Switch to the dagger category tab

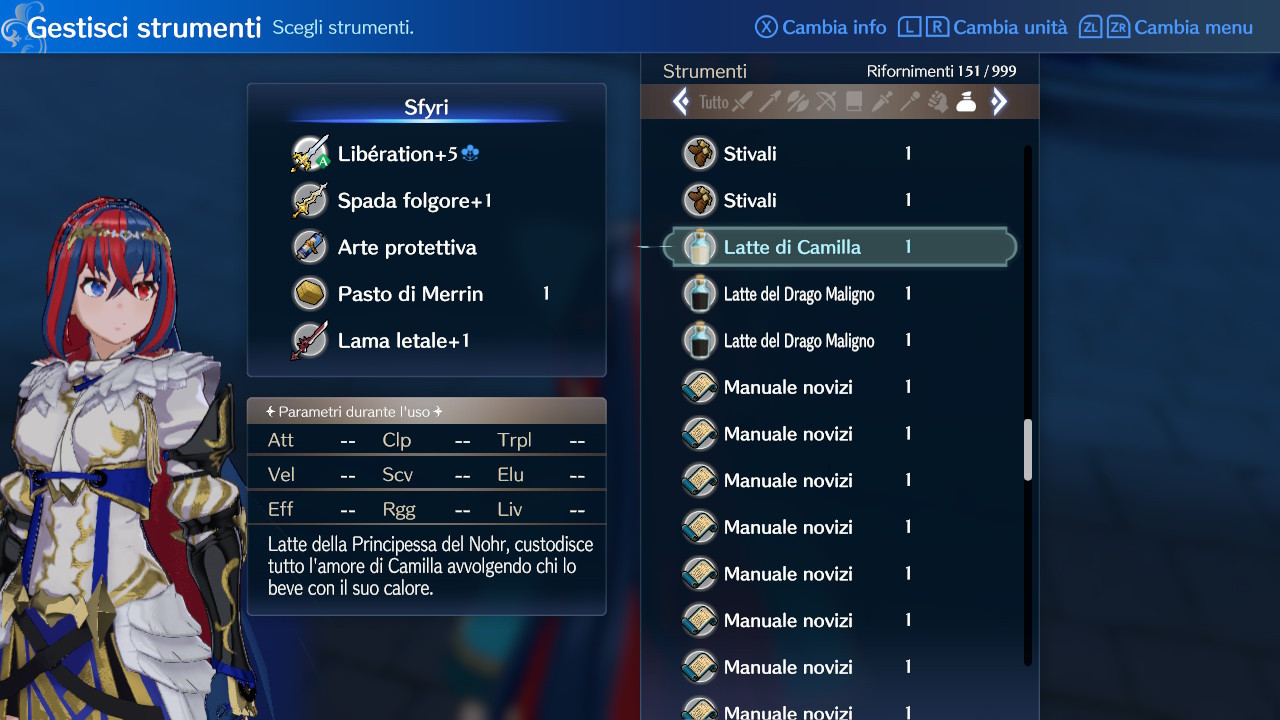point(882,102)
